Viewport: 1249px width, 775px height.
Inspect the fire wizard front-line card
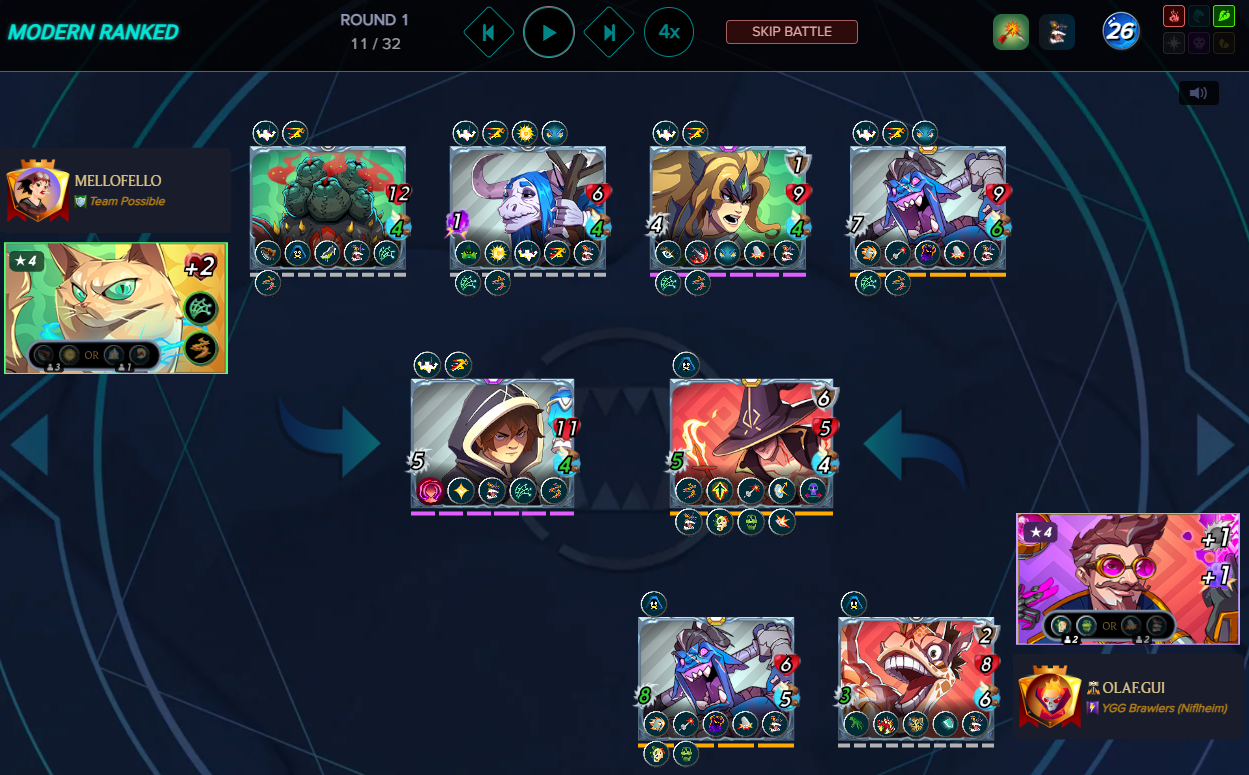tap(751, 442)
